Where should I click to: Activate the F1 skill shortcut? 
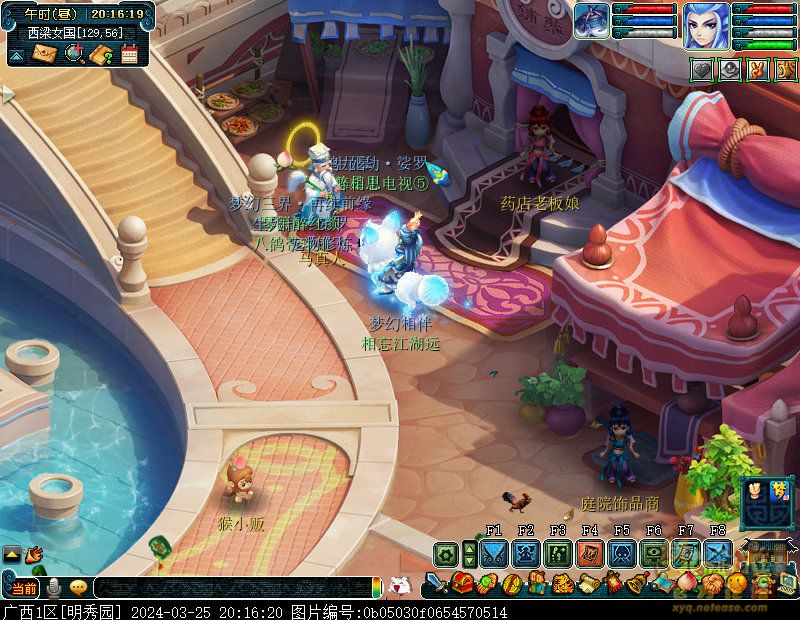[x=494, y=553]
